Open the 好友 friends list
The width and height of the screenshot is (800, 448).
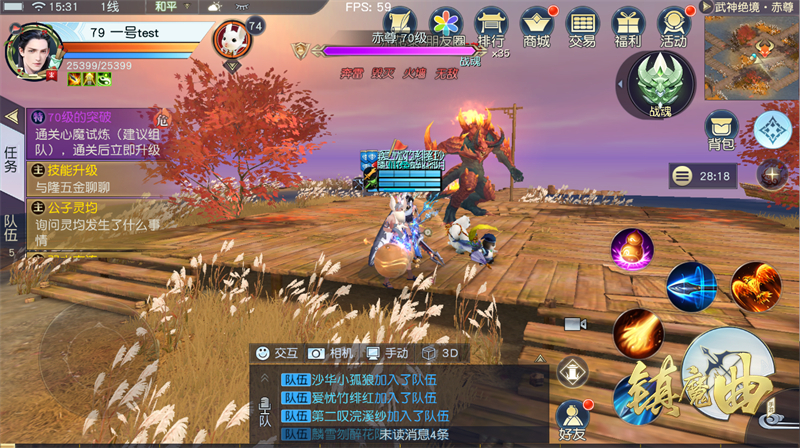pyautogui.click(x=571, y=419)
